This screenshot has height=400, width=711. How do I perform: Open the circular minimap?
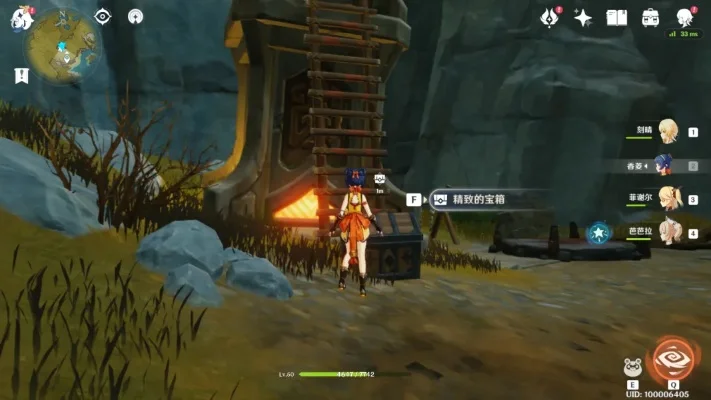click(x=60, y=44)
